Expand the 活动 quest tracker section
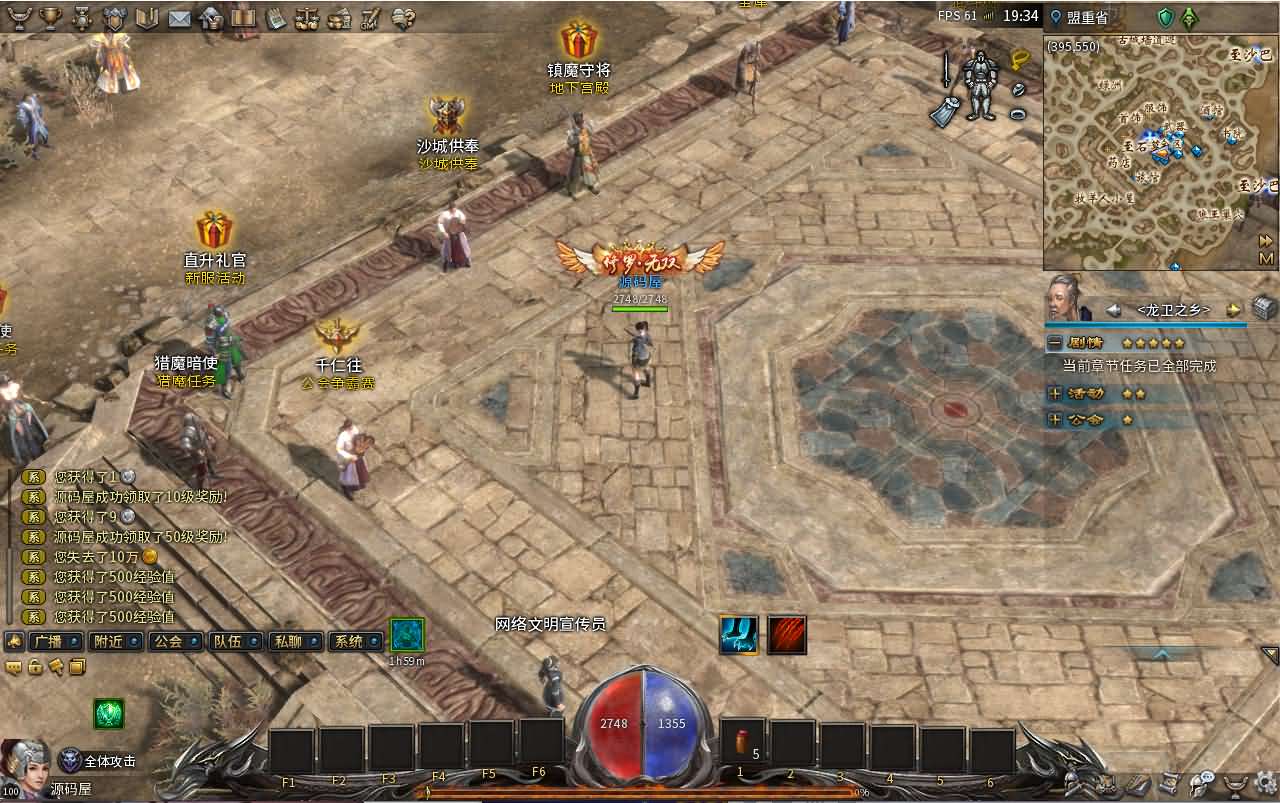 click(x=1054, y=393)
